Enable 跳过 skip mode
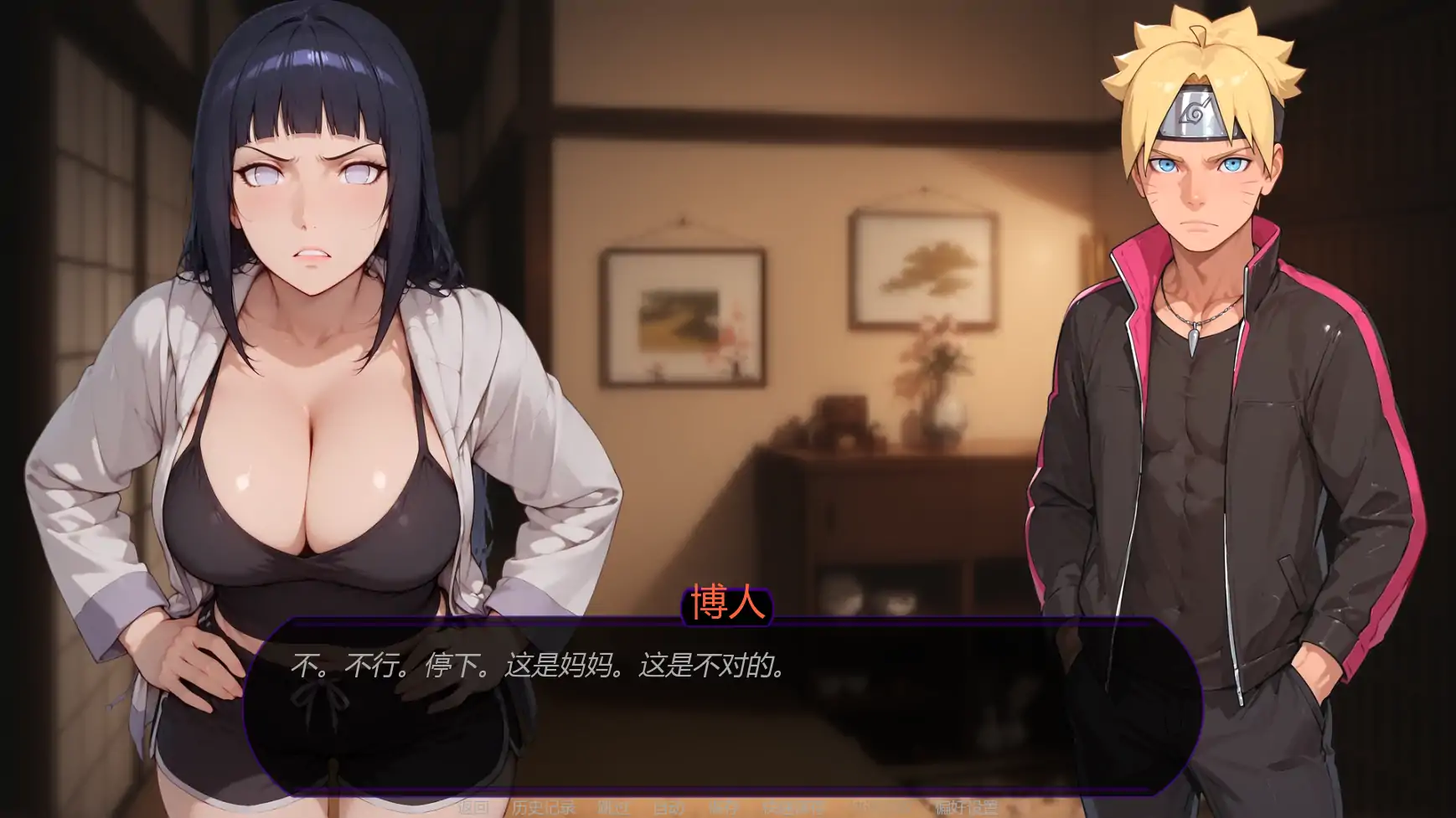The image size is (1456, 818). click(x=612, y=807)
